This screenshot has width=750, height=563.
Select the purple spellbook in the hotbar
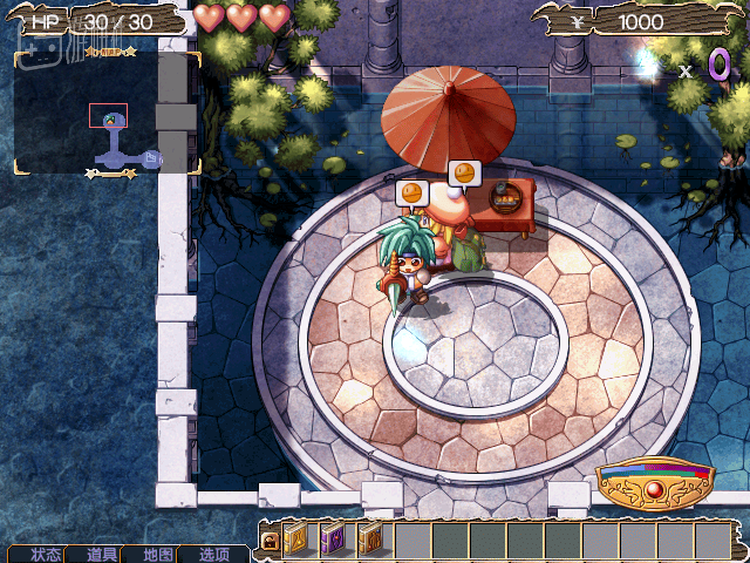point(333,540)
